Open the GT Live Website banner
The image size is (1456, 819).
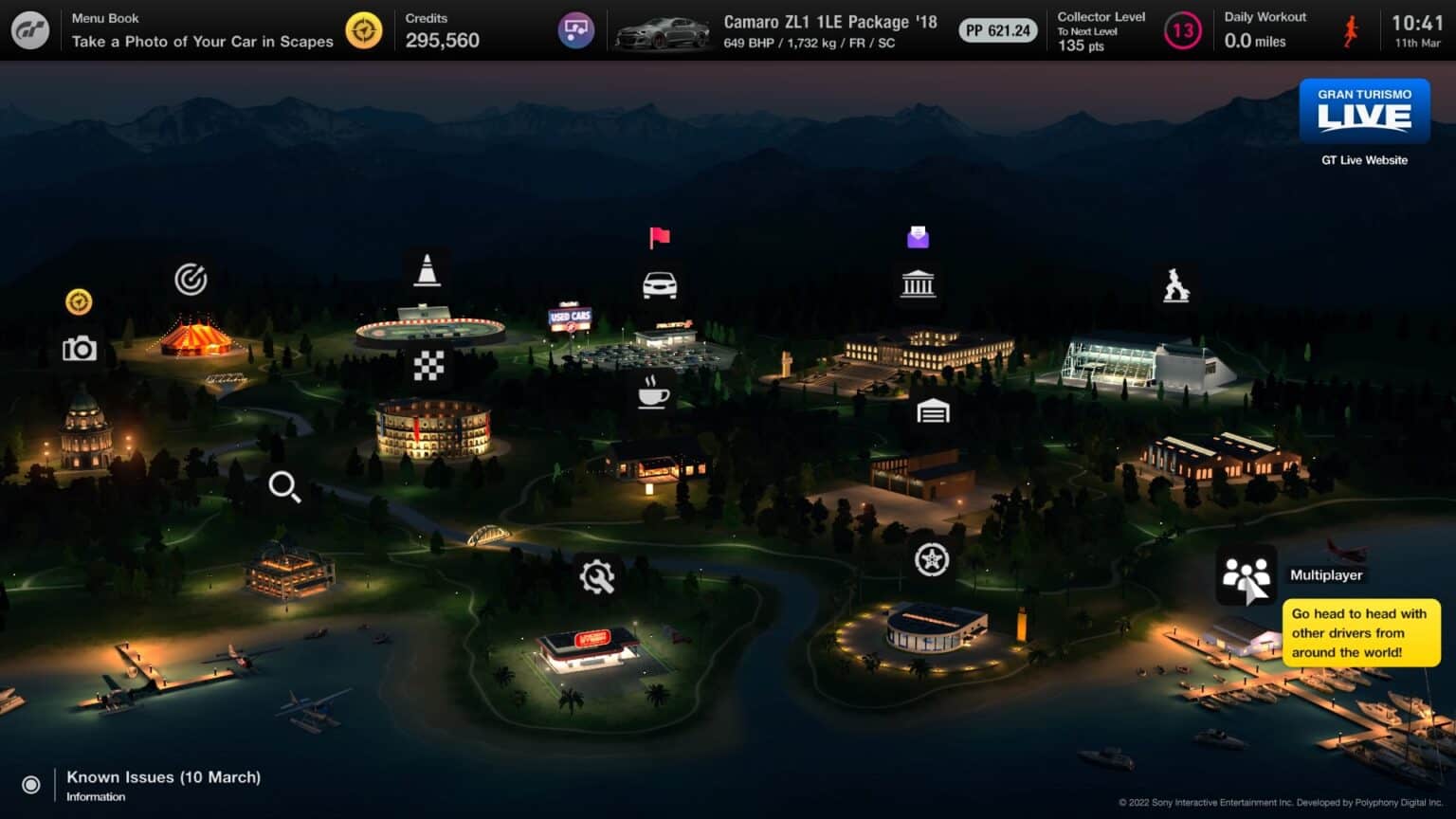(x=1364, y=112)
